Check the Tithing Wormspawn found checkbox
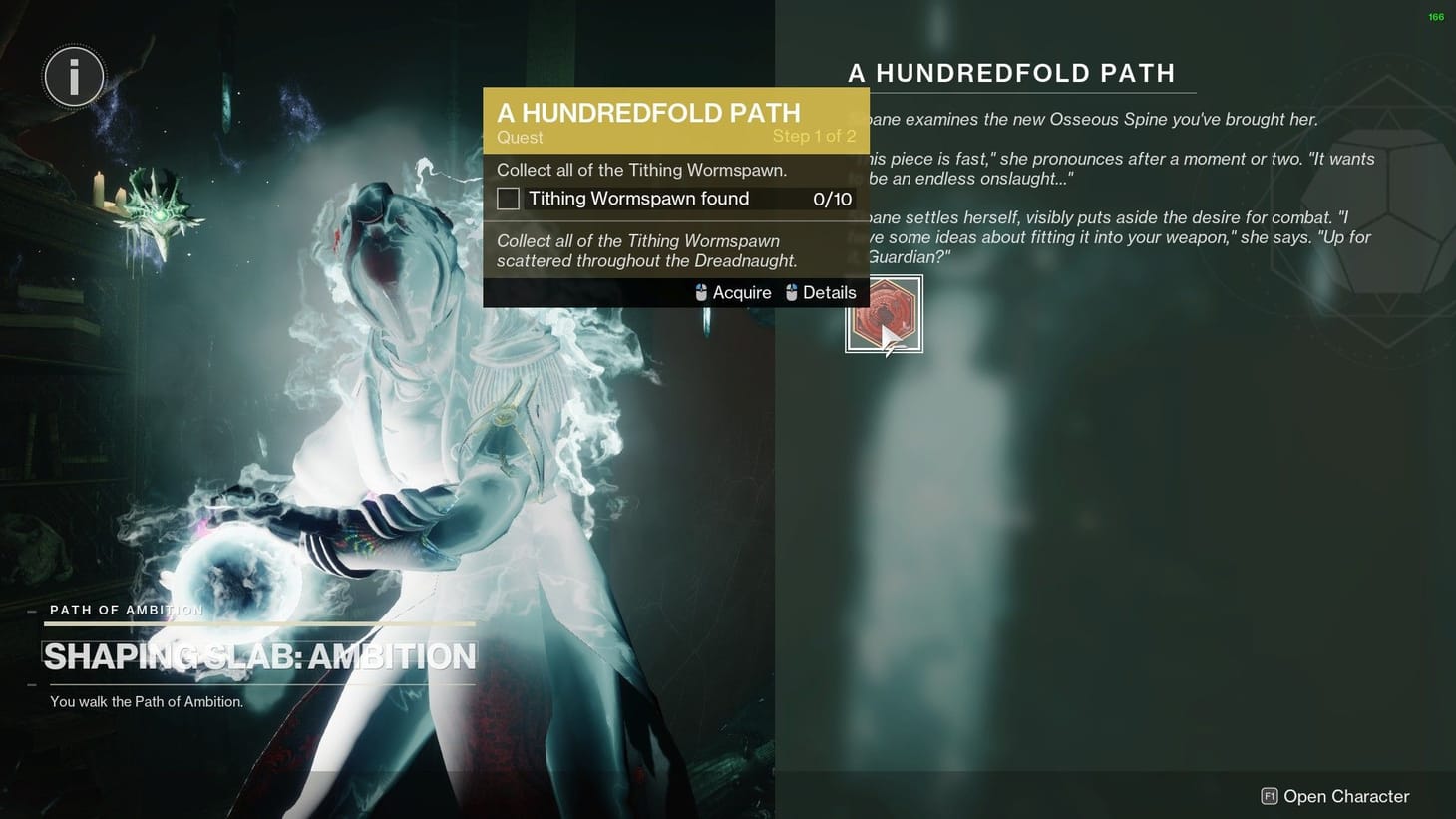The height and width of the screenshot is (819, 1456). click(x=508, y=199)
